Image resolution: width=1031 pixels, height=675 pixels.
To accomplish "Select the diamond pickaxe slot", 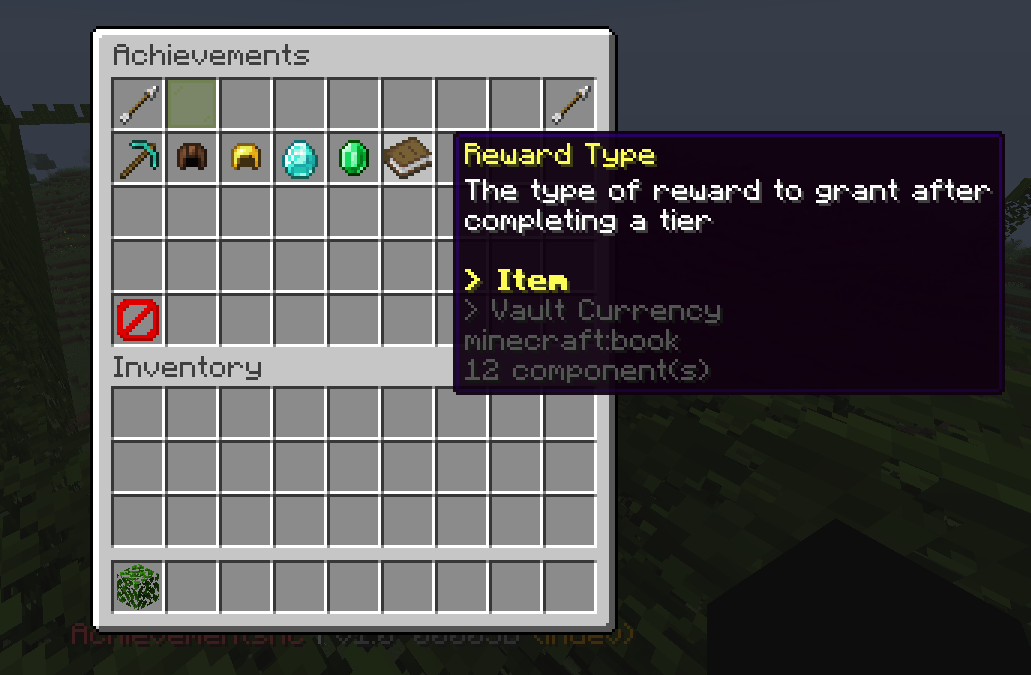I will 138,158.
